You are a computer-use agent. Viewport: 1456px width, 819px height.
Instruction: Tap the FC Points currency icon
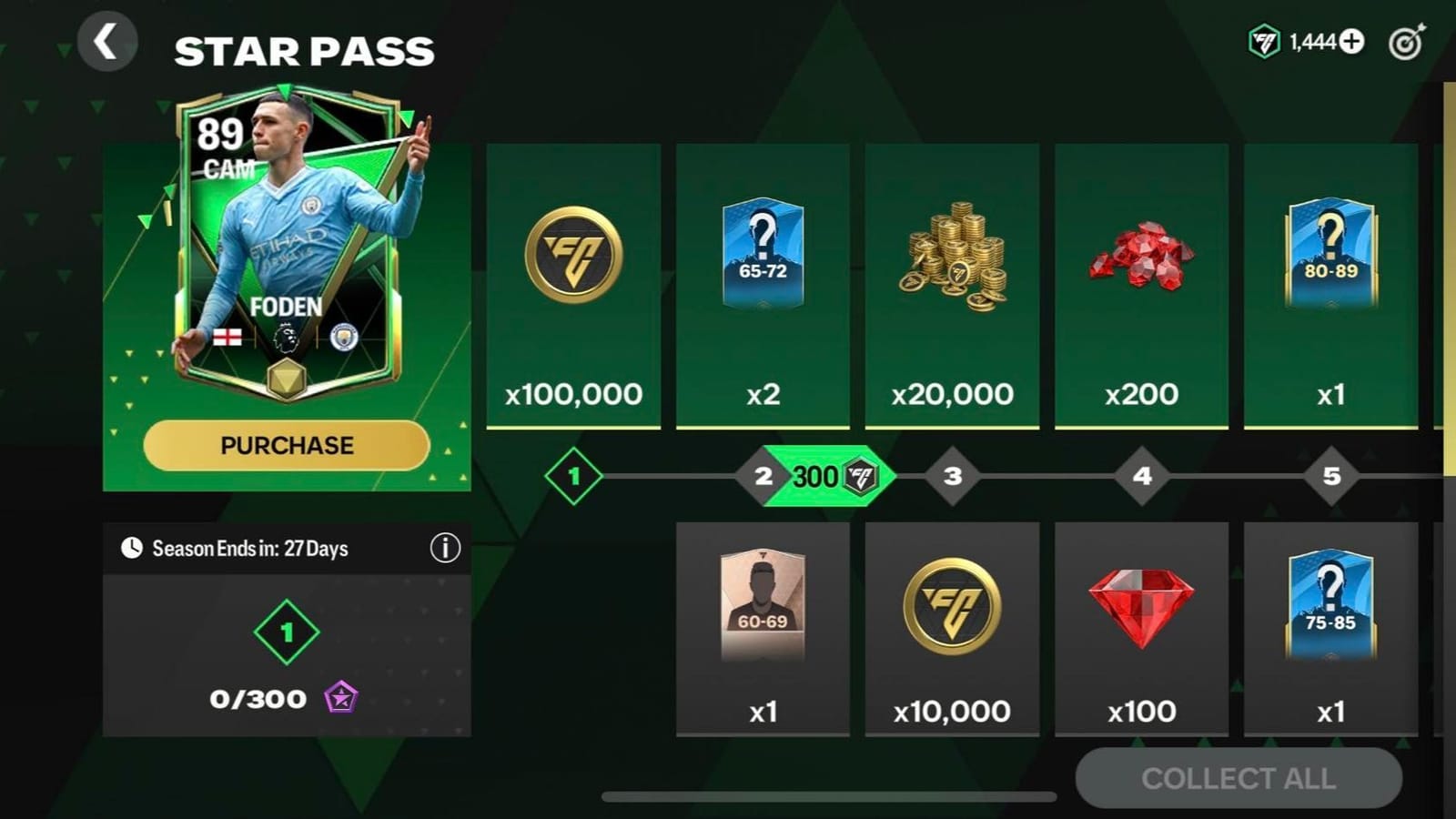click(1266, 39)
